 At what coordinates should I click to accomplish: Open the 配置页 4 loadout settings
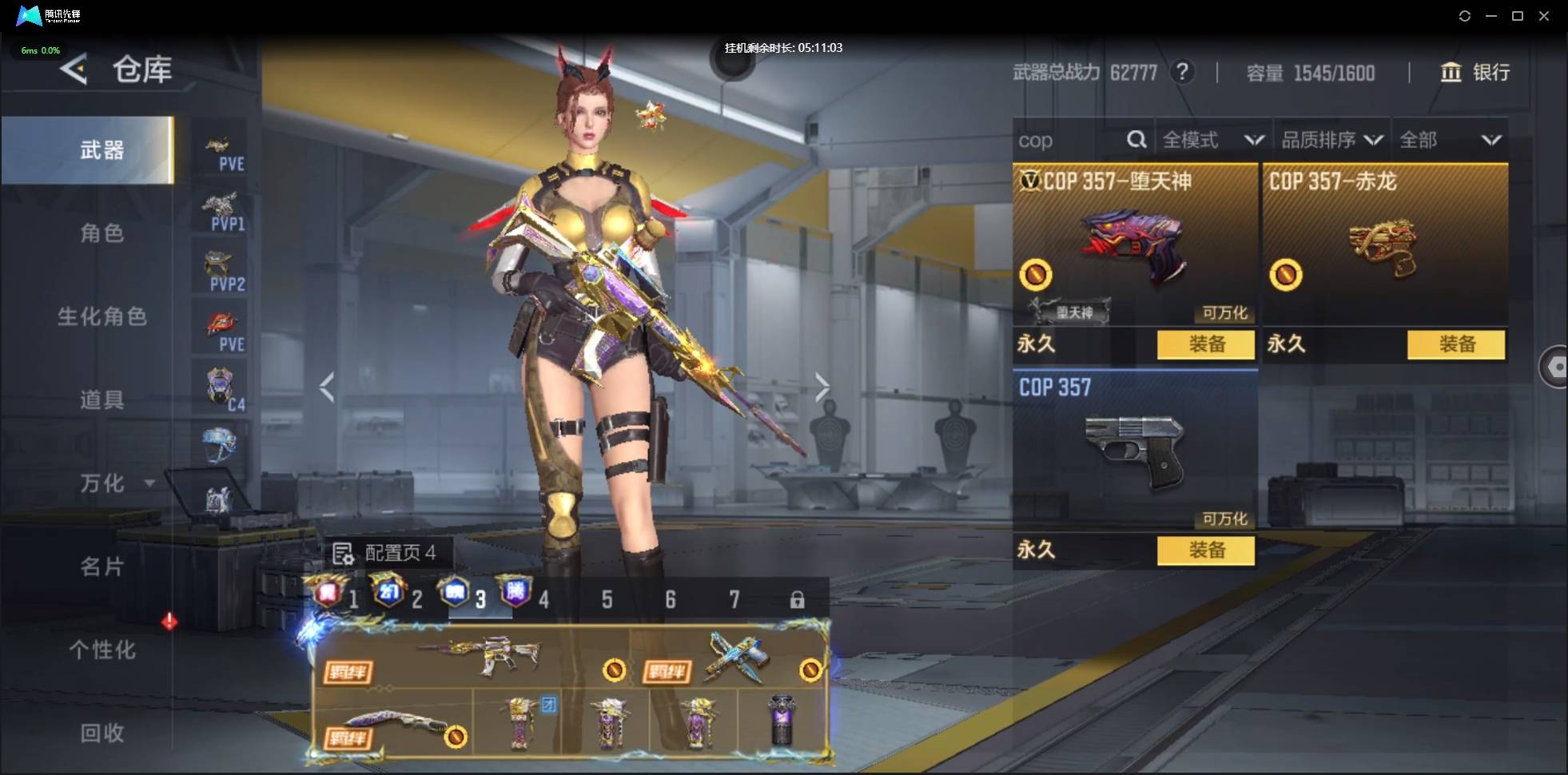(x=385, y=553)
